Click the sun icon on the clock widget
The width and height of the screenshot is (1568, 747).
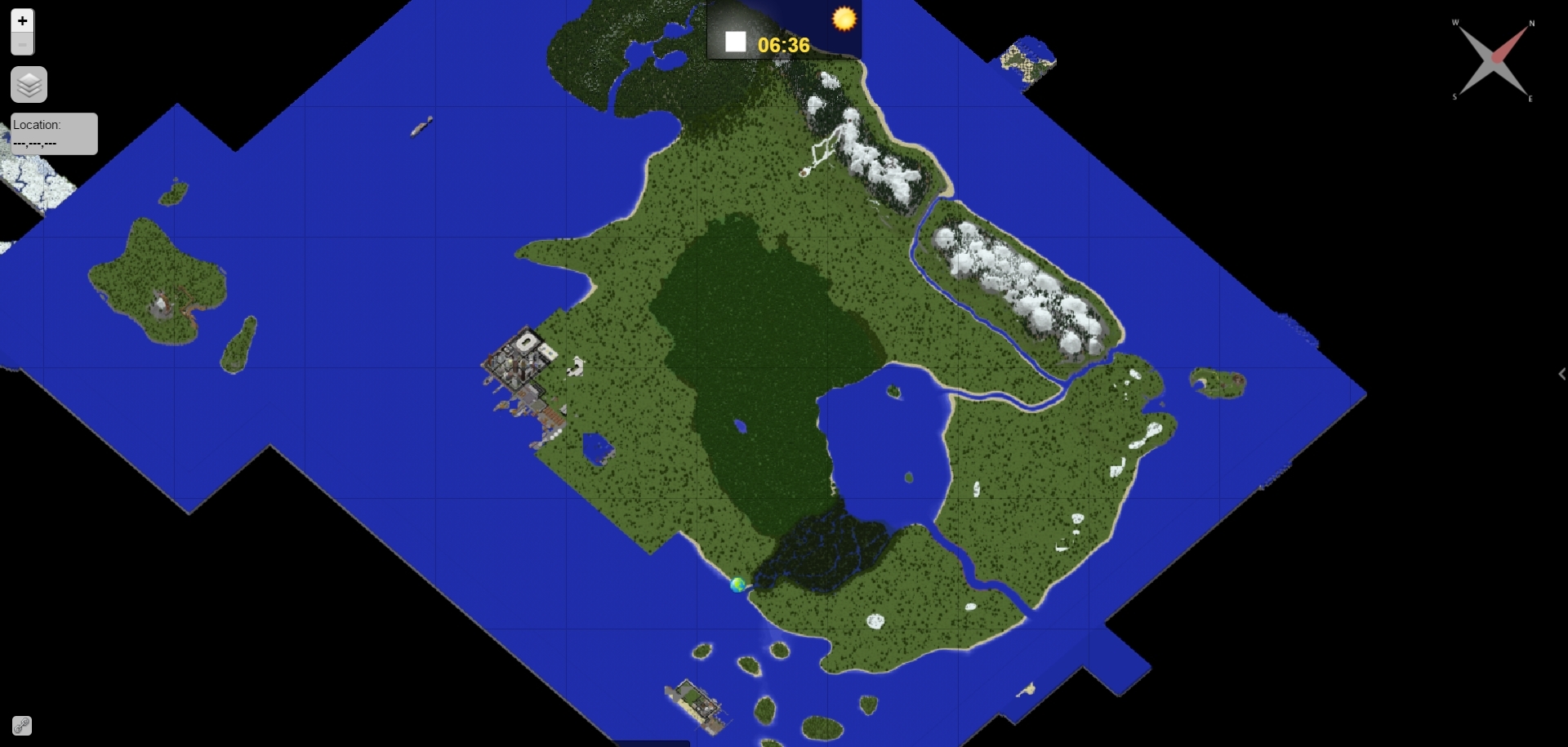click(x=844, y=18)
